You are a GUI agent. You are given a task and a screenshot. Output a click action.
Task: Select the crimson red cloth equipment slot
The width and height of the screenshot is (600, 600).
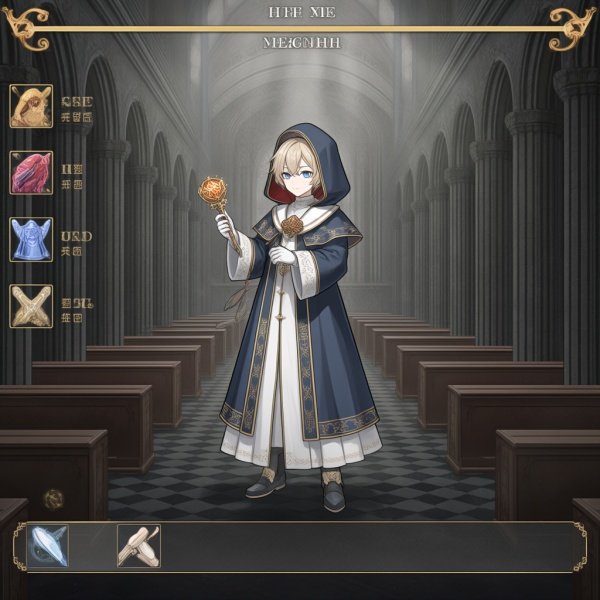[x=31, y=172]
